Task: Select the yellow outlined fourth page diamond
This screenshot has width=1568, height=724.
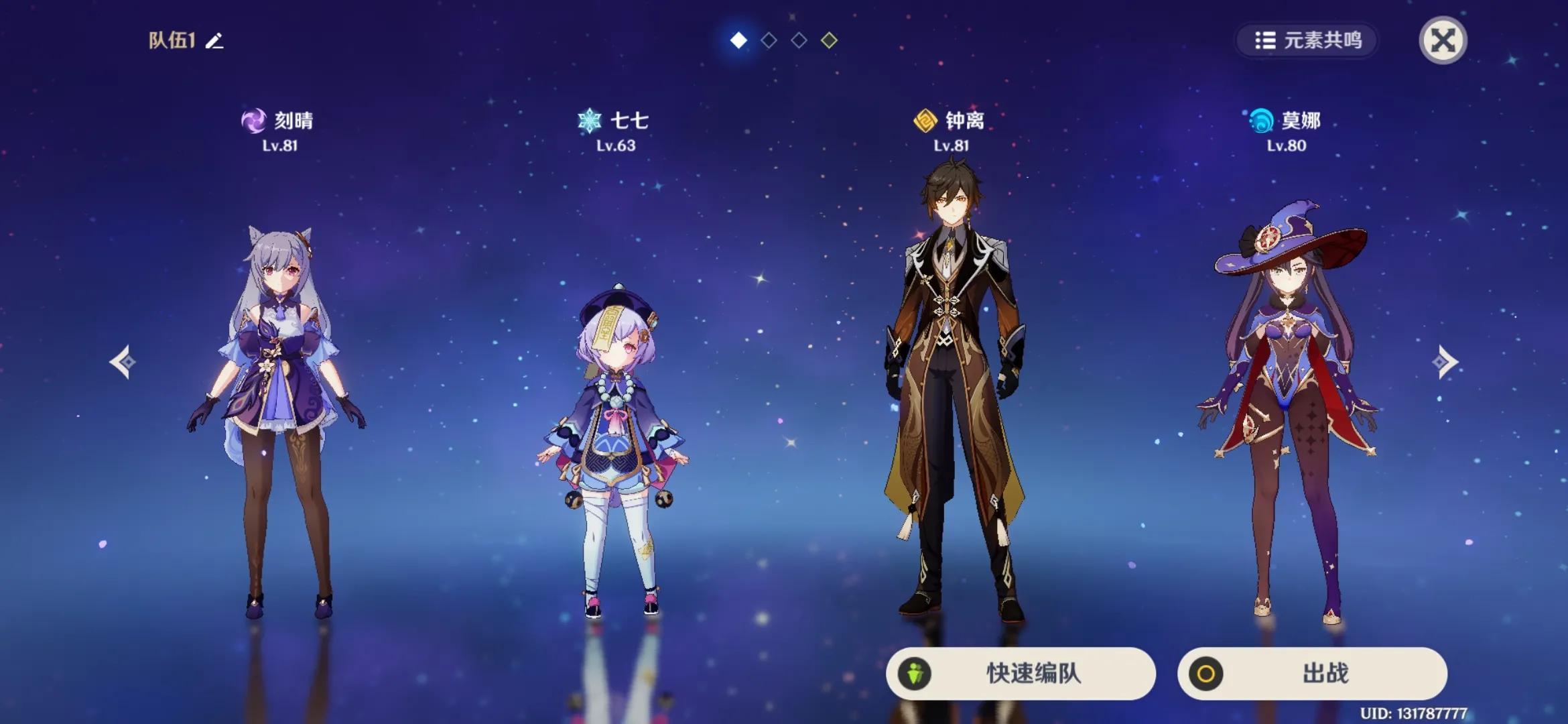Action: pos(828,40)
